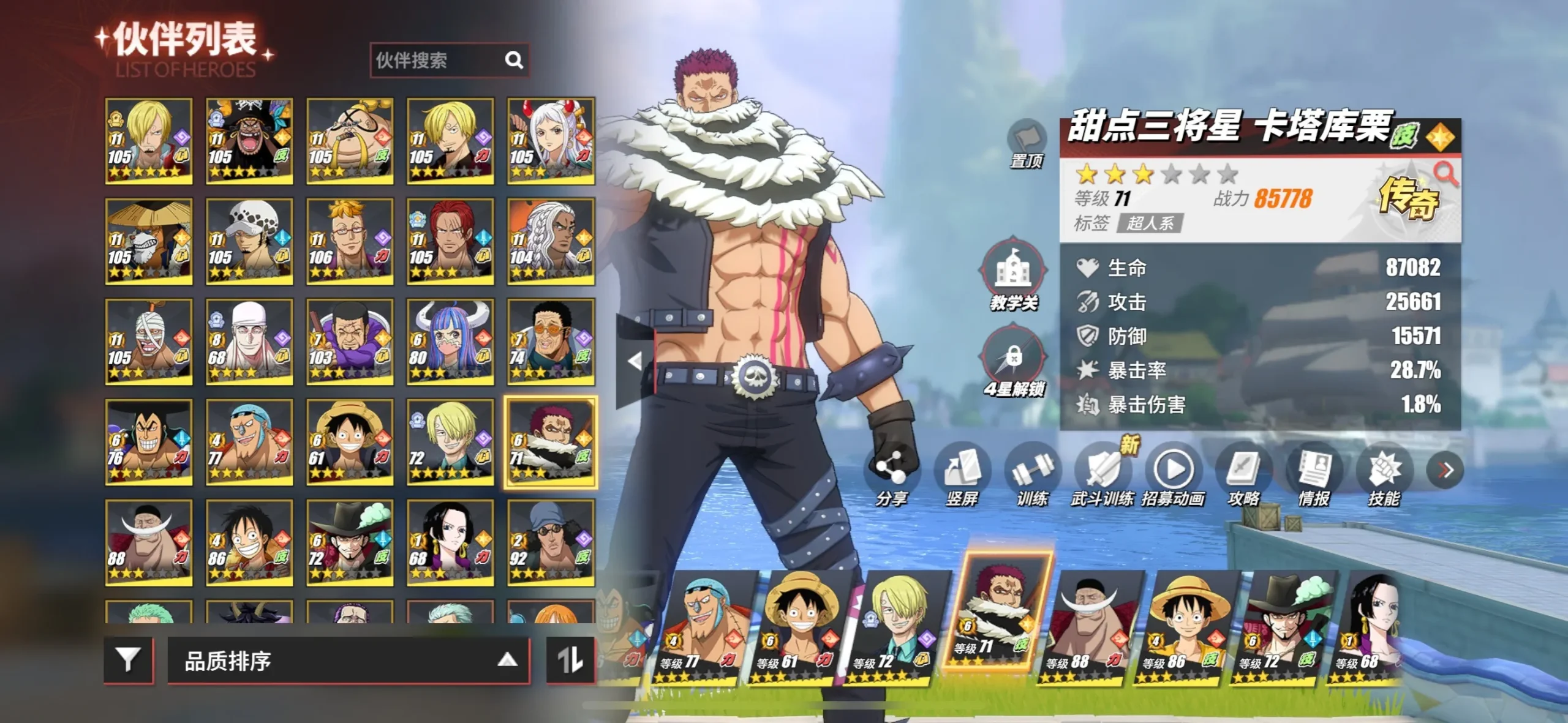
Task: Open the 训练 training menu
Action: [1032, 471]
